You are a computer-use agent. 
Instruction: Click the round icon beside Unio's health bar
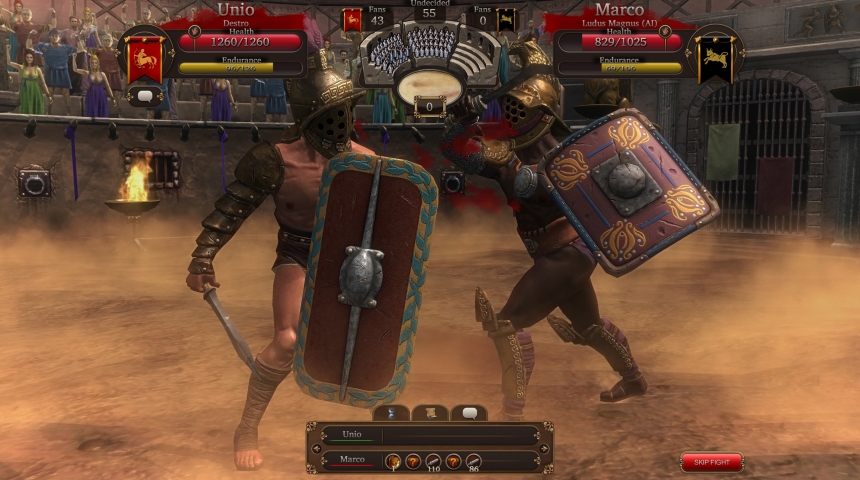[193, 31]
